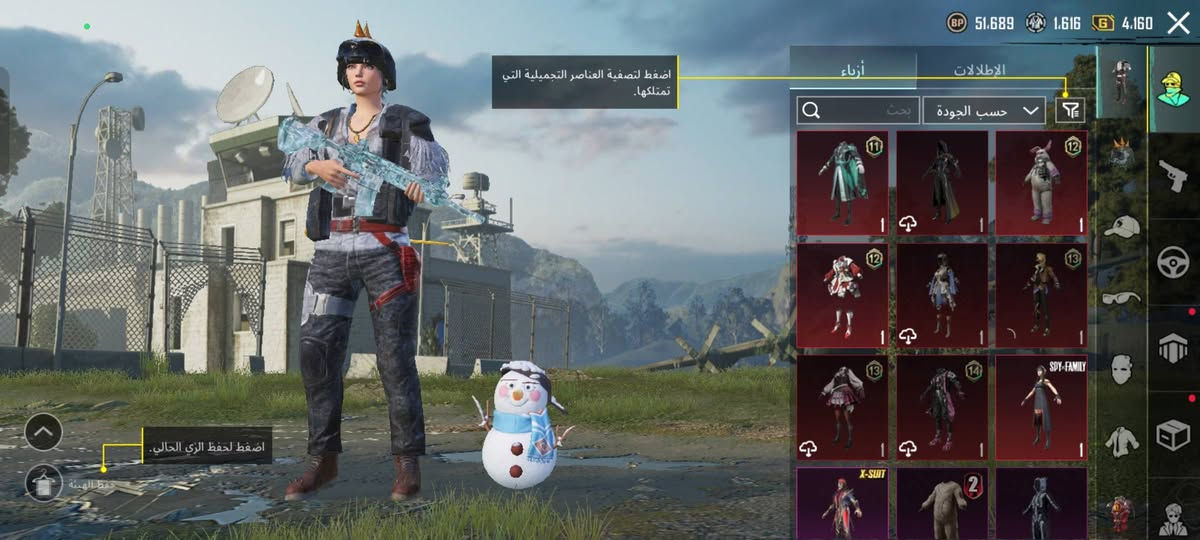Image resolution: width=1200 pixels, height=540 pixels.
Task: Choose the face mask category icon
Action: click(1122, 368)
